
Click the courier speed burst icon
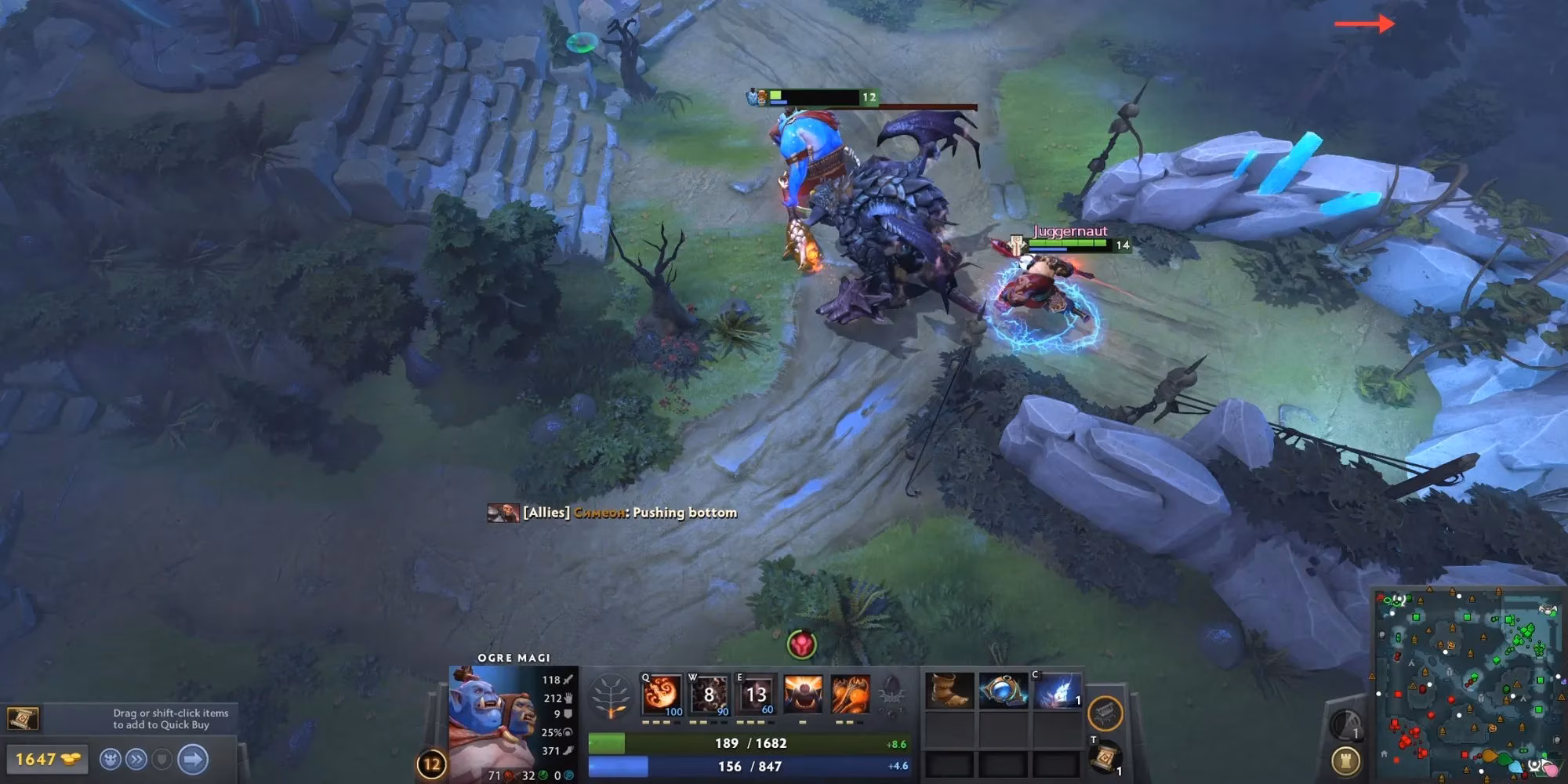click(136, 759)
